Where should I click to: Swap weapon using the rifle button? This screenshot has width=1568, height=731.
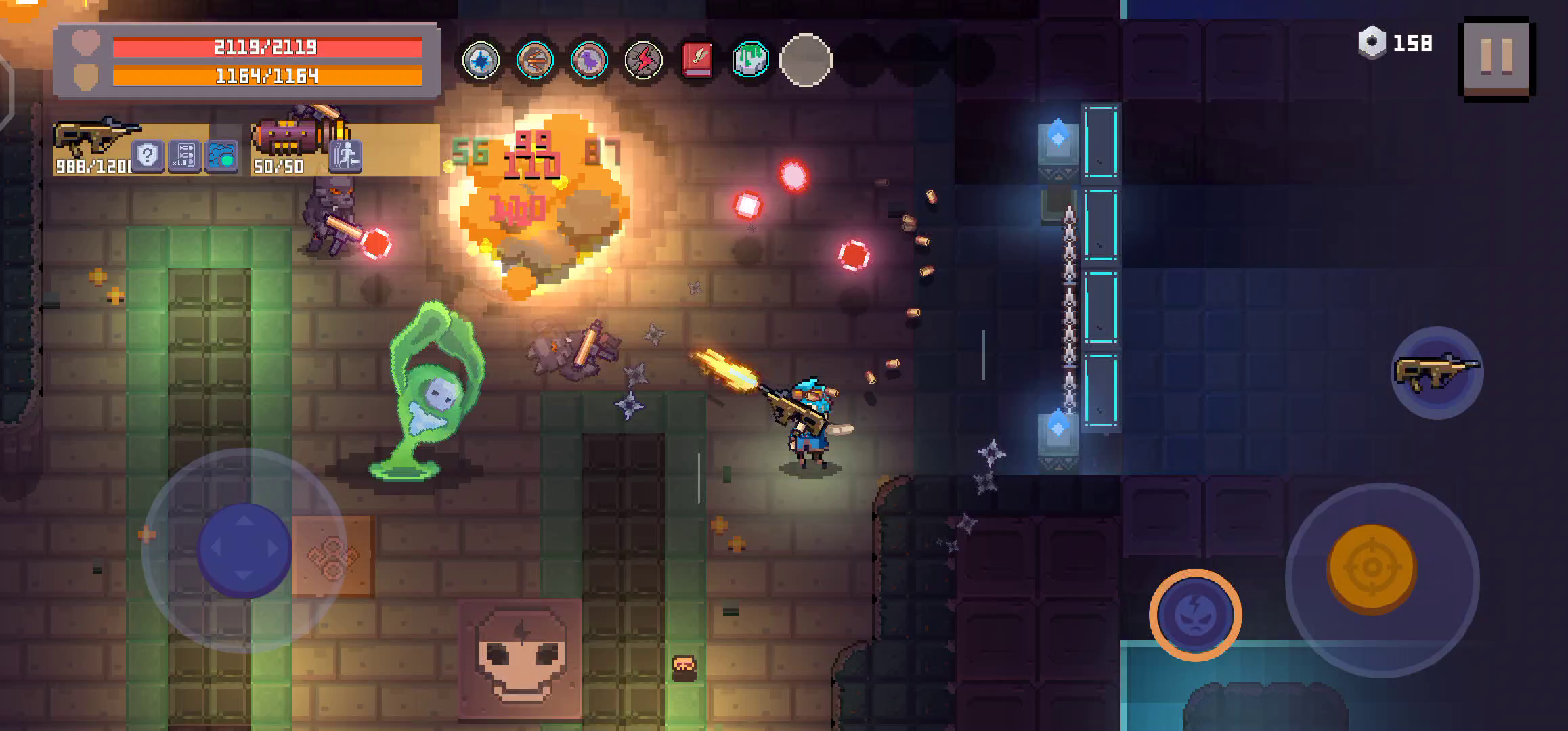(1437, 372)
